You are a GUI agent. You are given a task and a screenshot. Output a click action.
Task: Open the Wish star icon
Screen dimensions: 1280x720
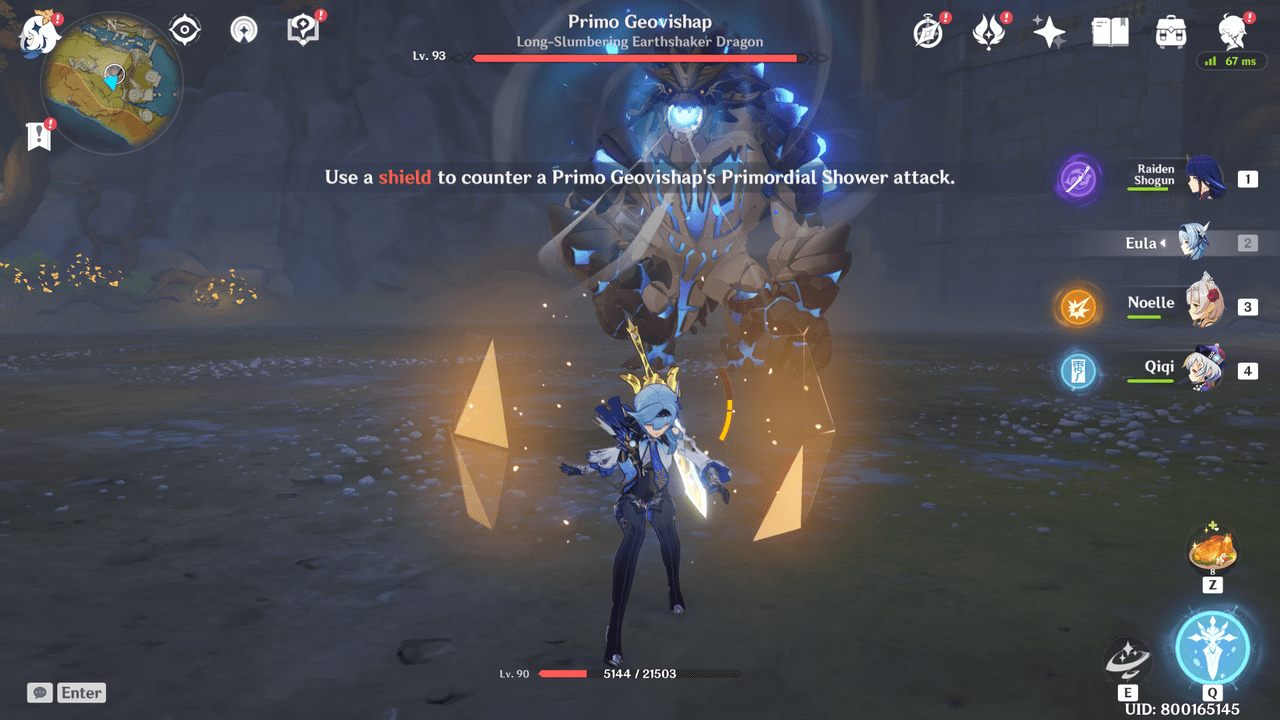[1049, 33]
